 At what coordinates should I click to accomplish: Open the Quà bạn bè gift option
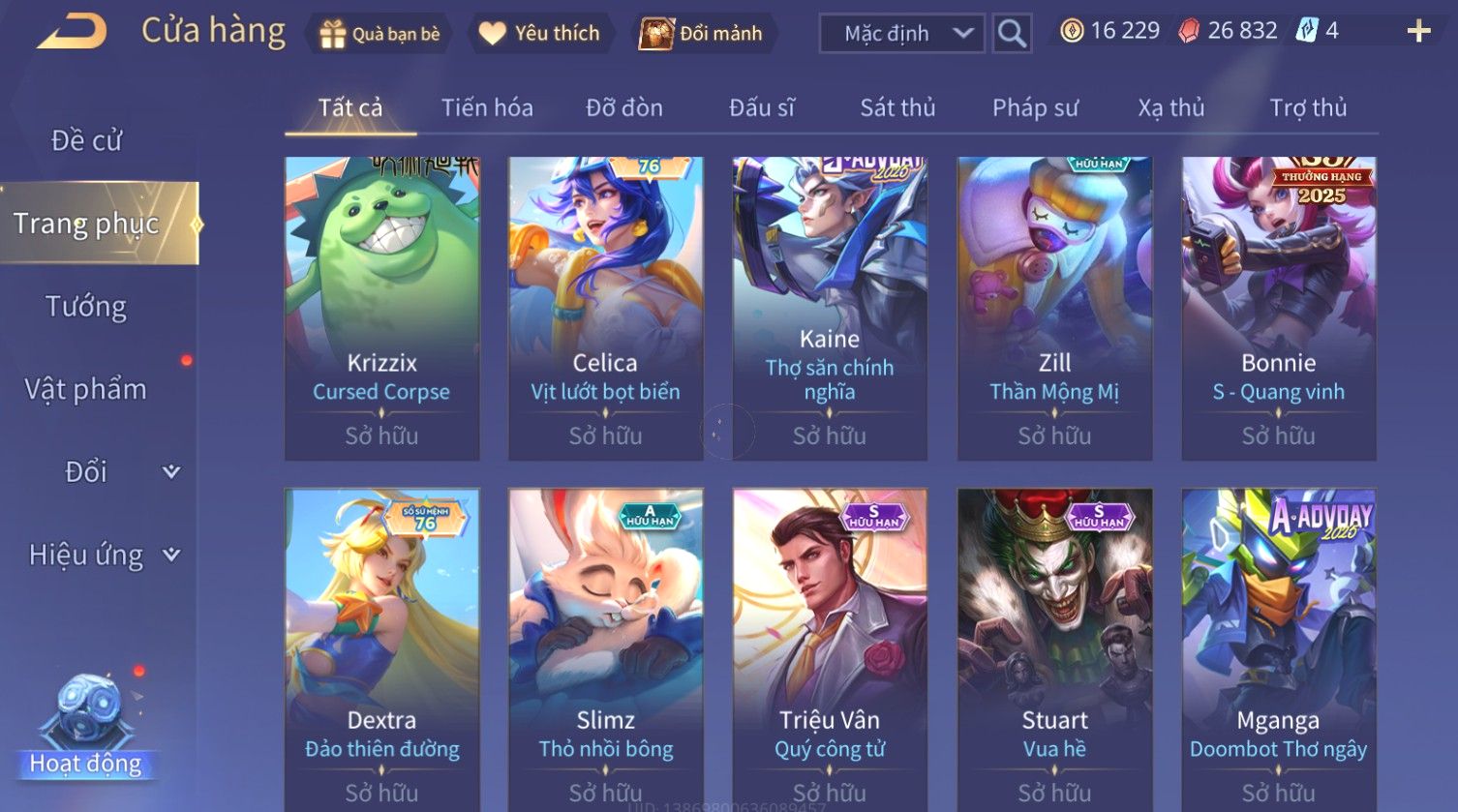pos(380,34)
